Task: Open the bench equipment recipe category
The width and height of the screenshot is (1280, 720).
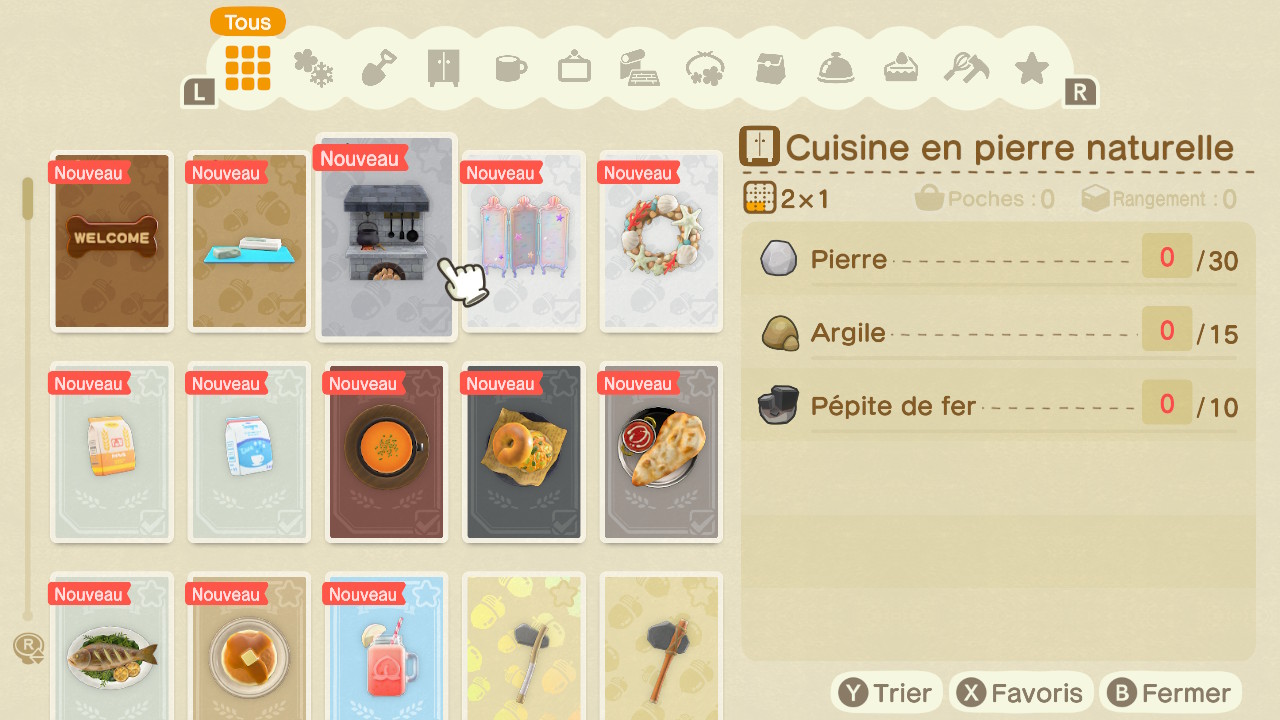Action: pyautogui.click(x=638, y=68)
